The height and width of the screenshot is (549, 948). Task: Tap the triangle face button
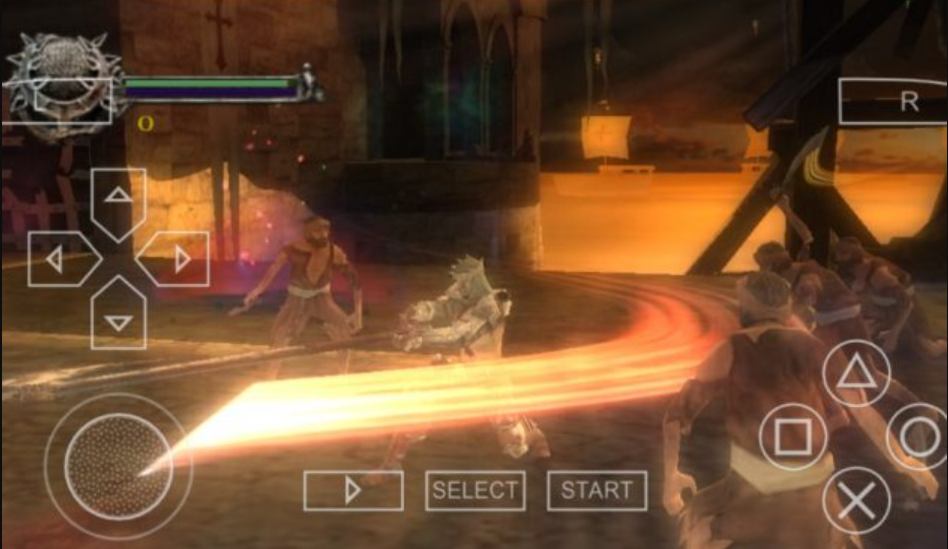856,373
